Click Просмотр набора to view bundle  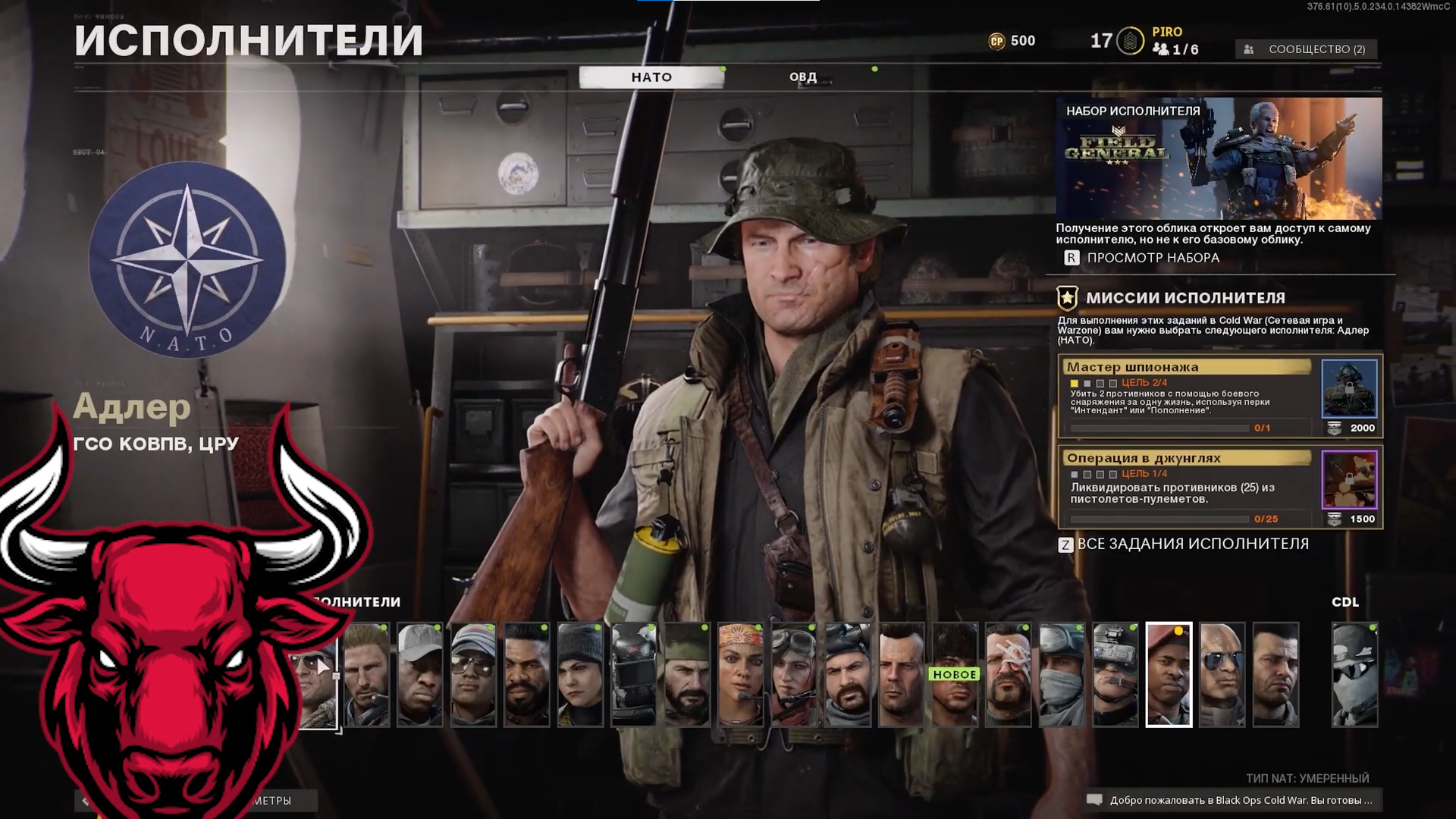click(x=1153, y=258)
